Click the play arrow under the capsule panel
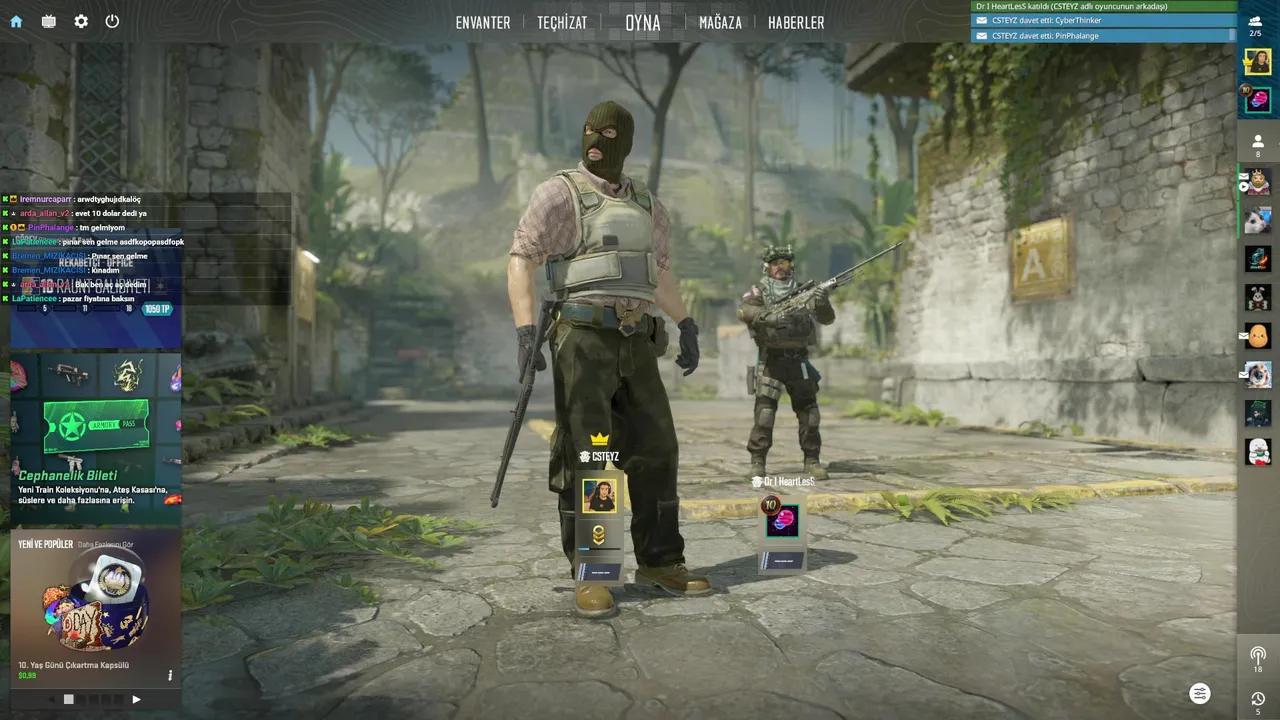 click(x=136, y=699)
